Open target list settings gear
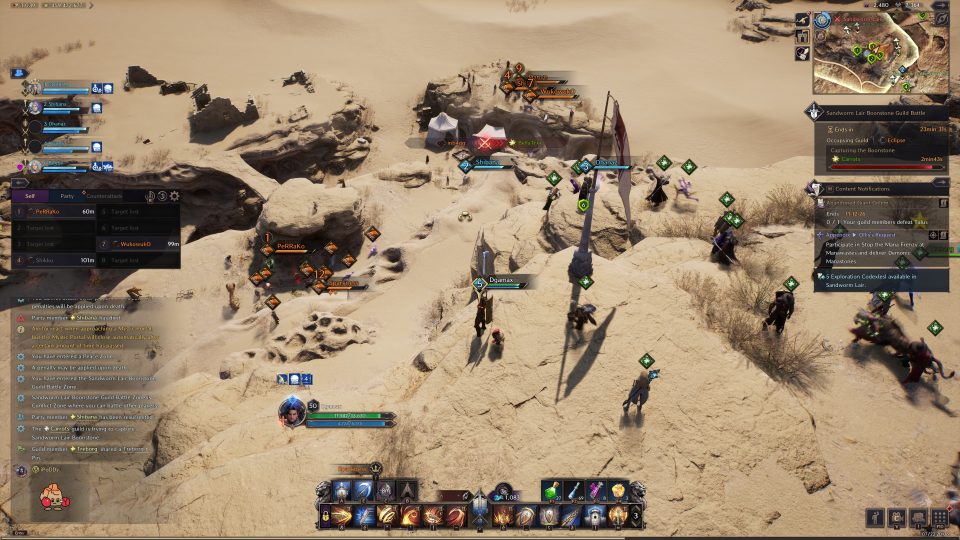960x540 pixels. [x=175, y=197]
